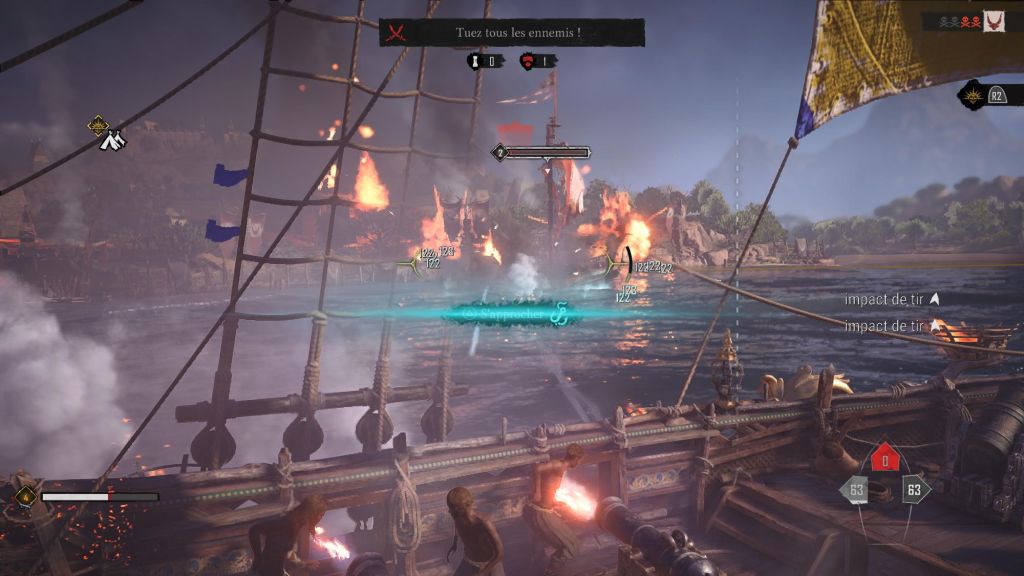
Task: Click the gold sun diamond marker above the tents
Action: pos(98,125)
